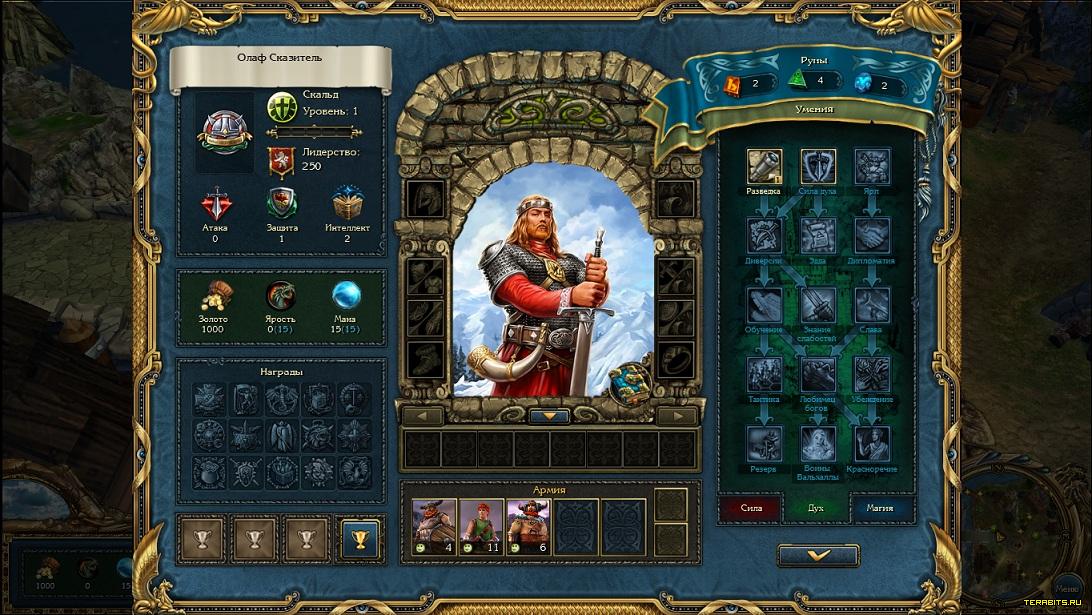Select the army unit with count 6
This screenshot has width=1092, height=615.
[529, 527]
